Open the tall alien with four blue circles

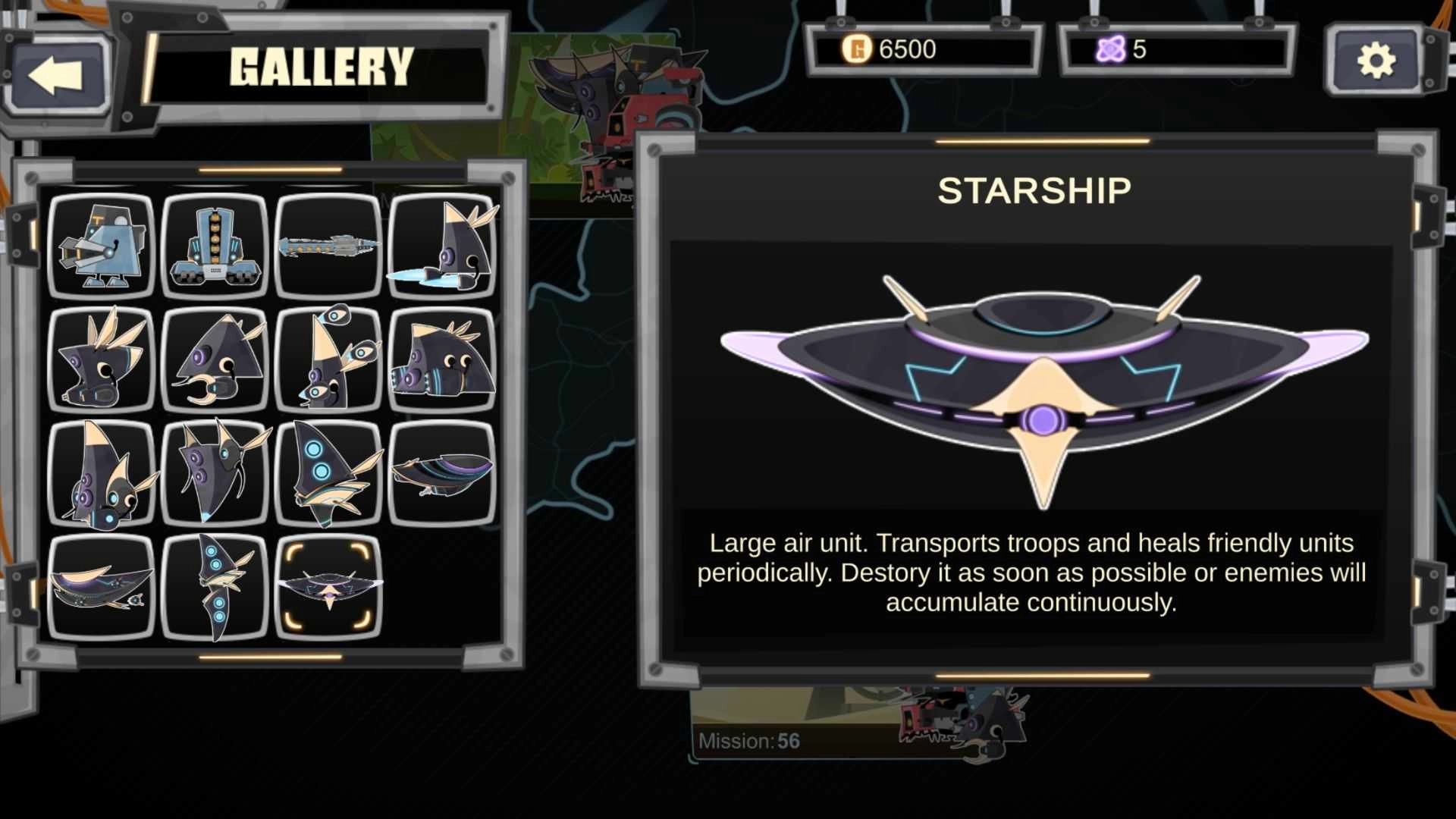point(215,587)
